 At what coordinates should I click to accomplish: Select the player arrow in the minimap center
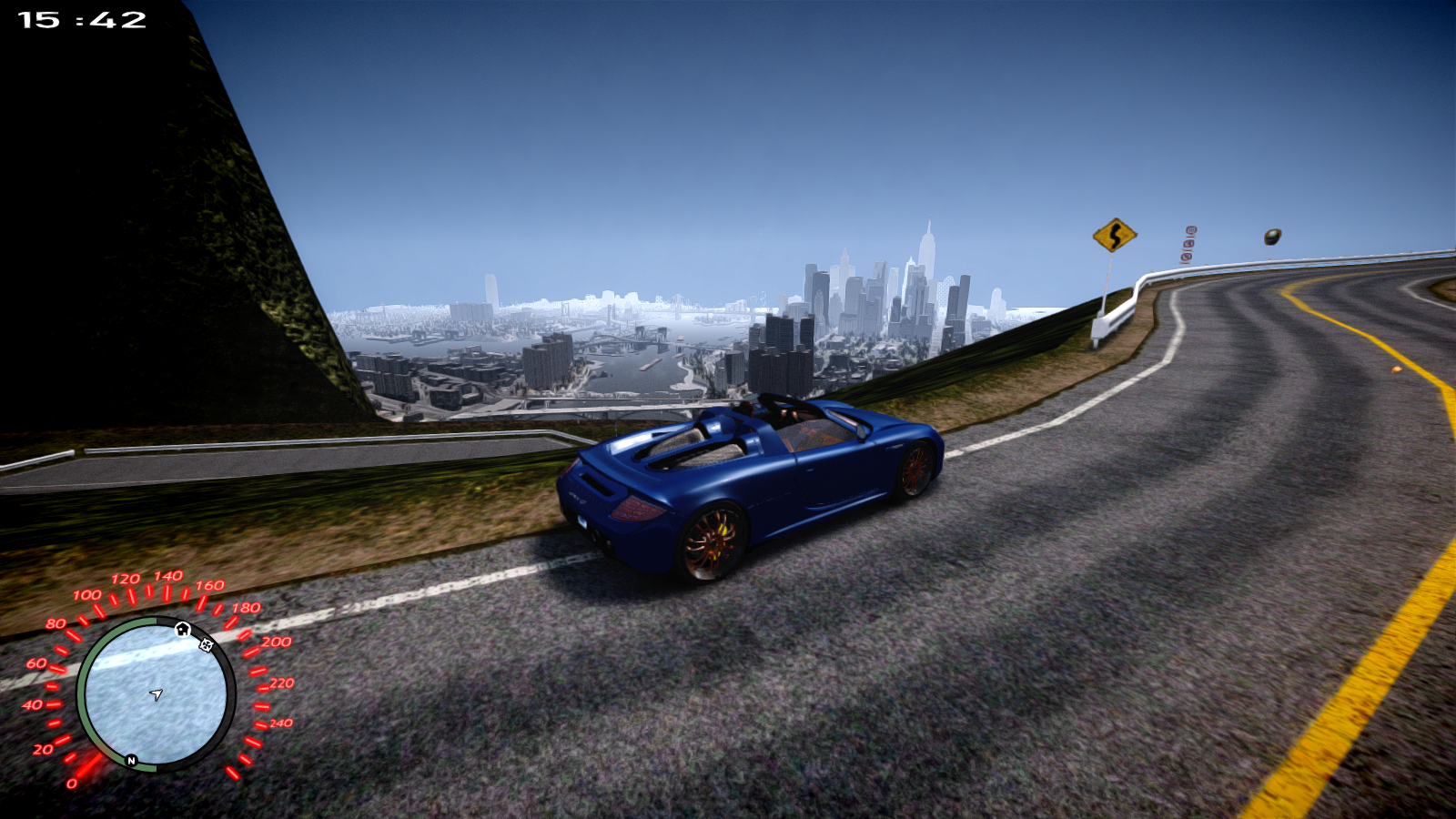pyautogui.click(x=157, y=694)
